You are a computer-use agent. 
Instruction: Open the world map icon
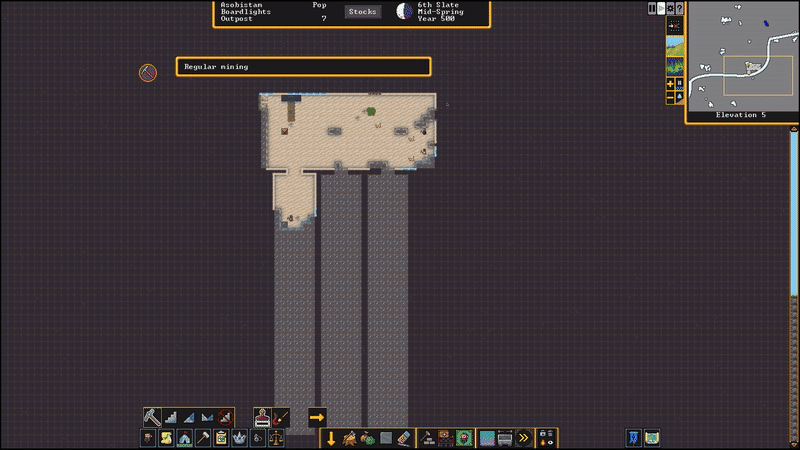(652, 438)
